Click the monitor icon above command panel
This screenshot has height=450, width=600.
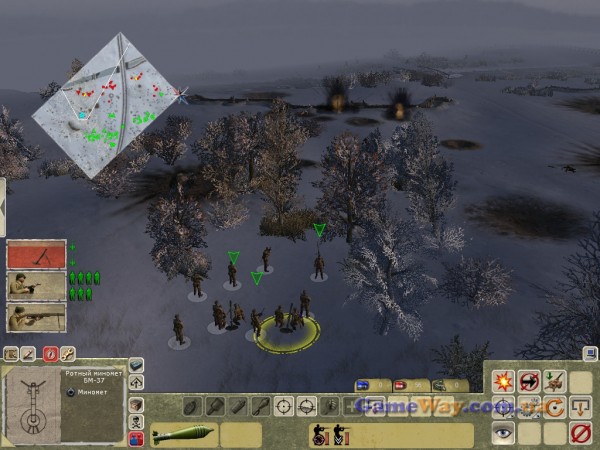(x=589, y=352)
